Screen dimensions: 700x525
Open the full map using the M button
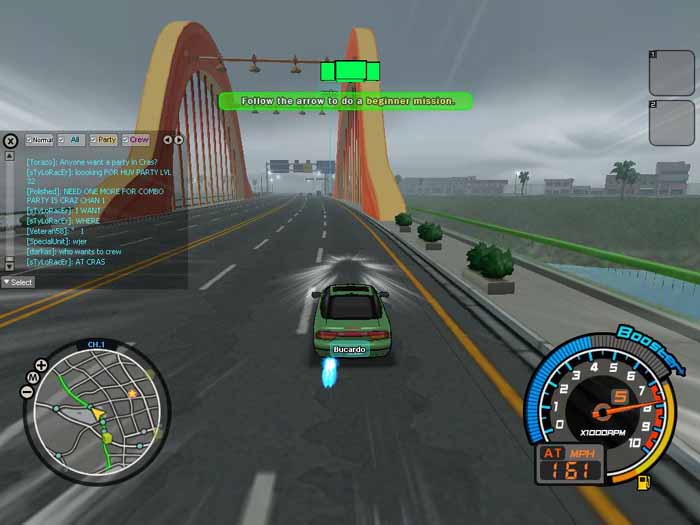(x=31, y=377)
